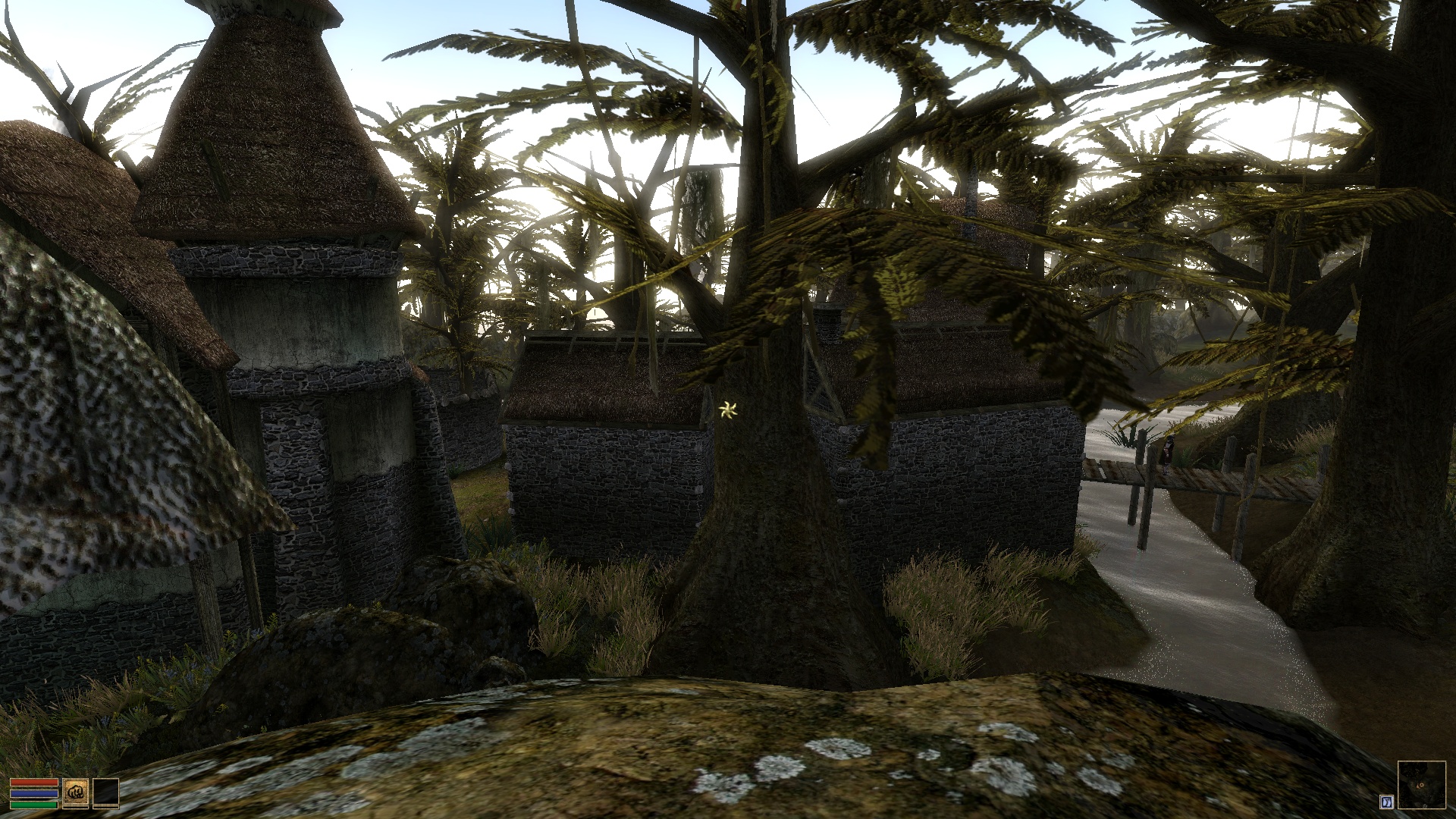
Task: Click the condition bar under the weapon icon
Action: click(x=76, y=808)
